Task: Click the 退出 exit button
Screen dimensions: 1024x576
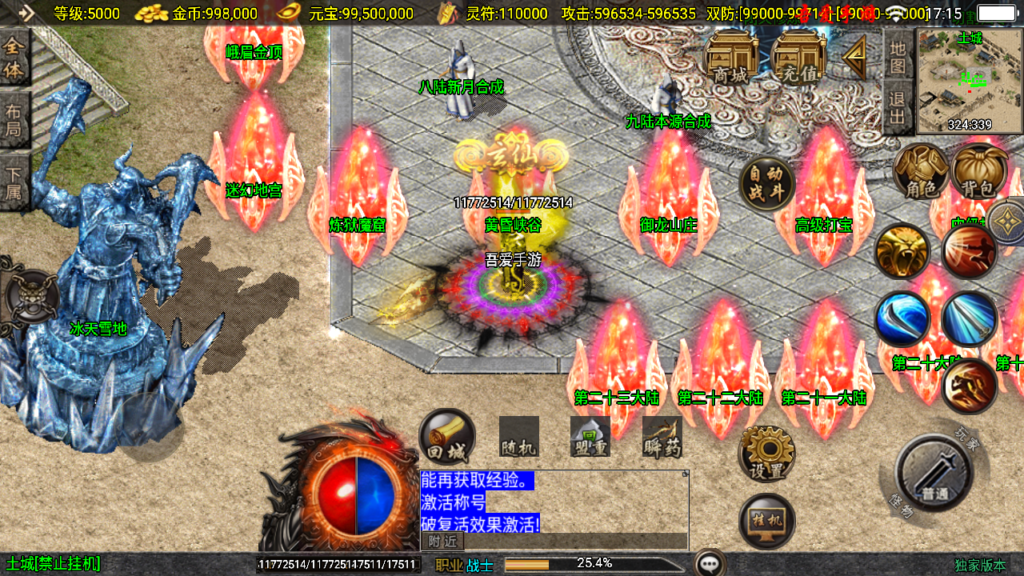Action: coord(898,108)
